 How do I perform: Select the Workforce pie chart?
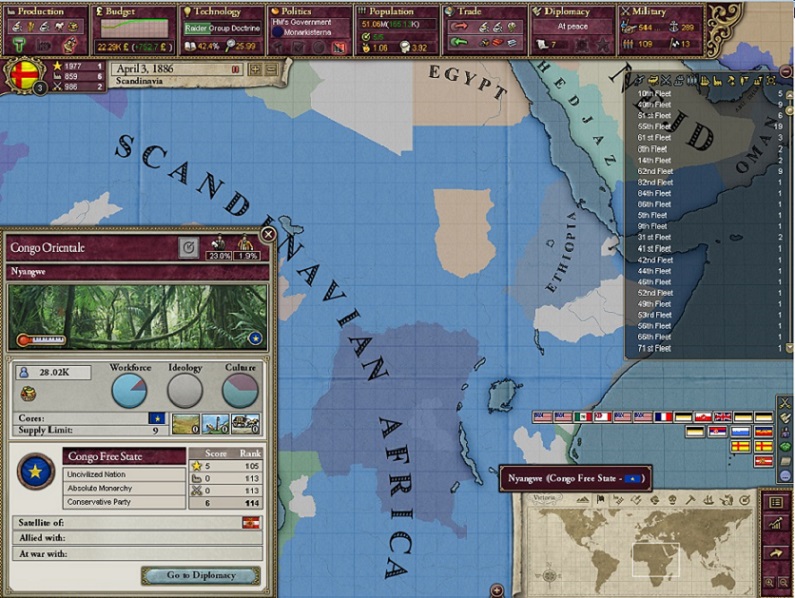(x=130, y=390)
